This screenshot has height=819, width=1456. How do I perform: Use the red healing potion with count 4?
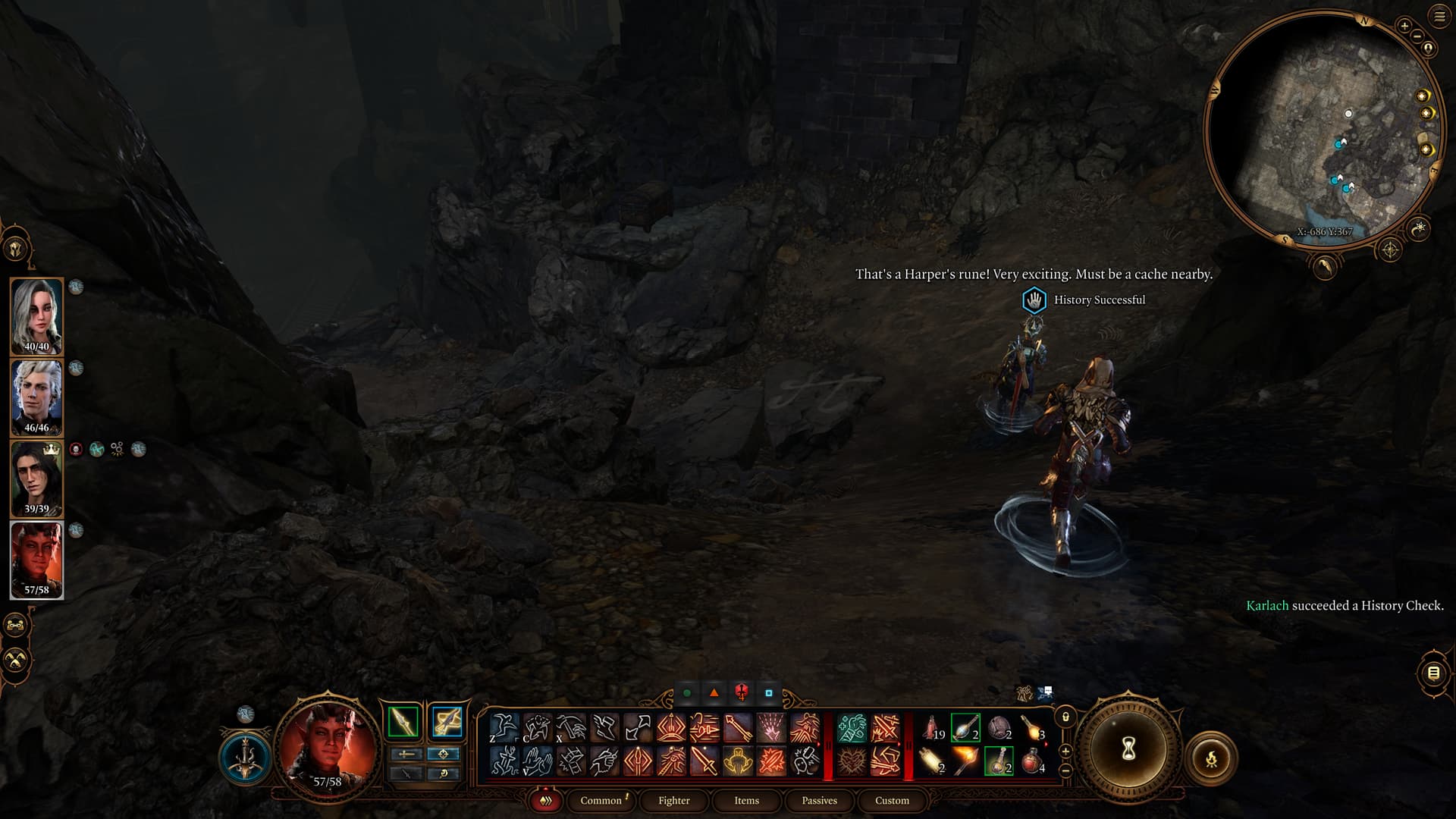coord(1032,760)
